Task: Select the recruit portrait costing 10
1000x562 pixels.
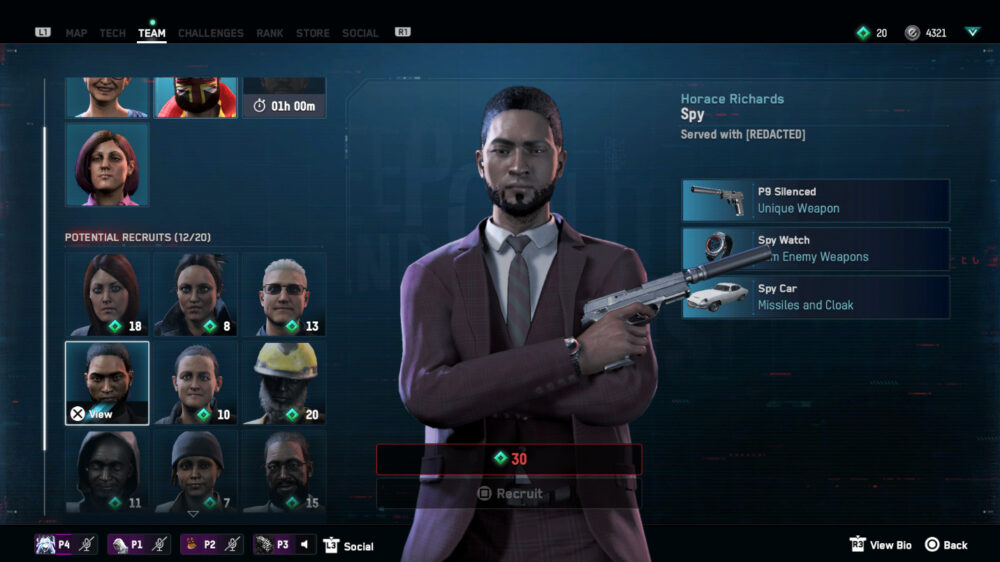Action: (195, 382)
